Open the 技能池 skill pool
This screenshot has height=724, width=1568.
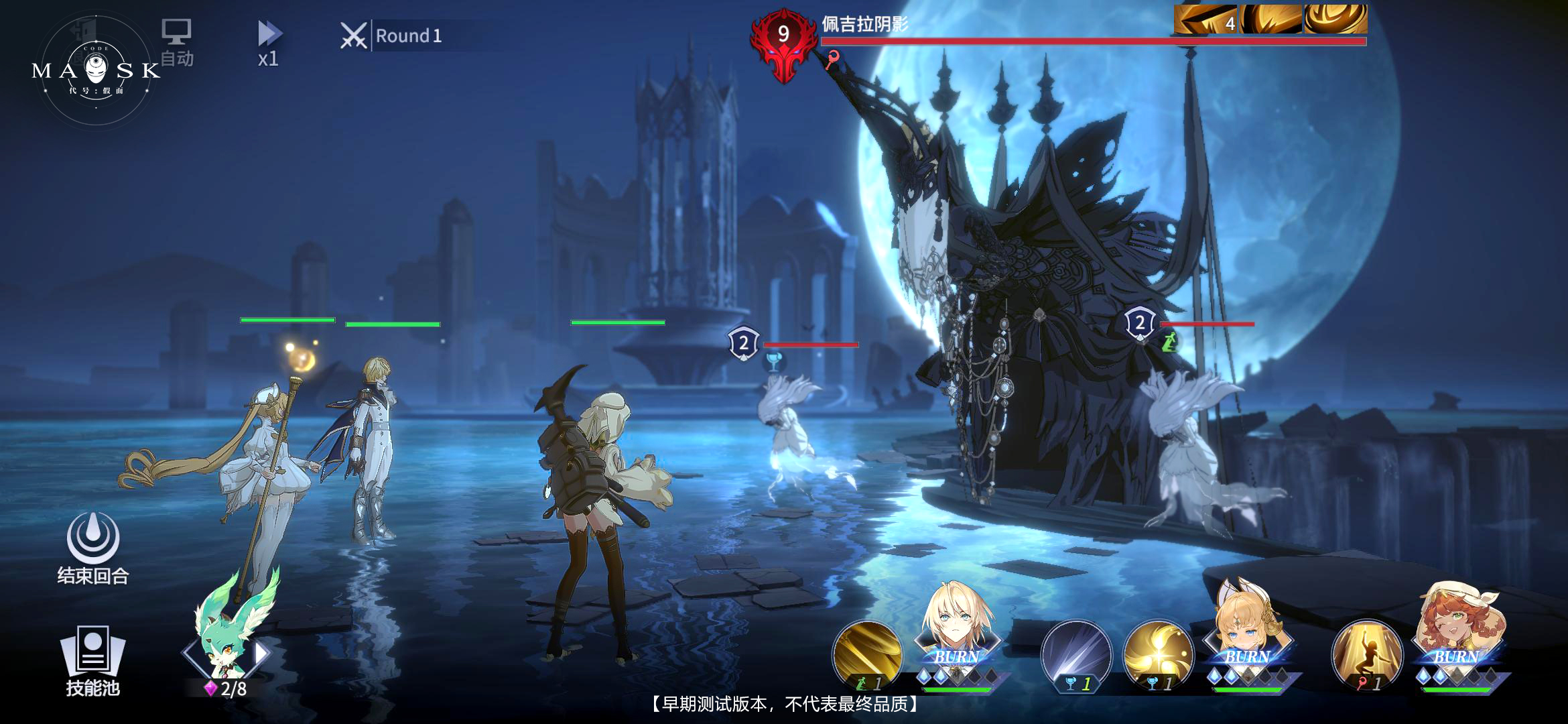click(x=92, y=660)
